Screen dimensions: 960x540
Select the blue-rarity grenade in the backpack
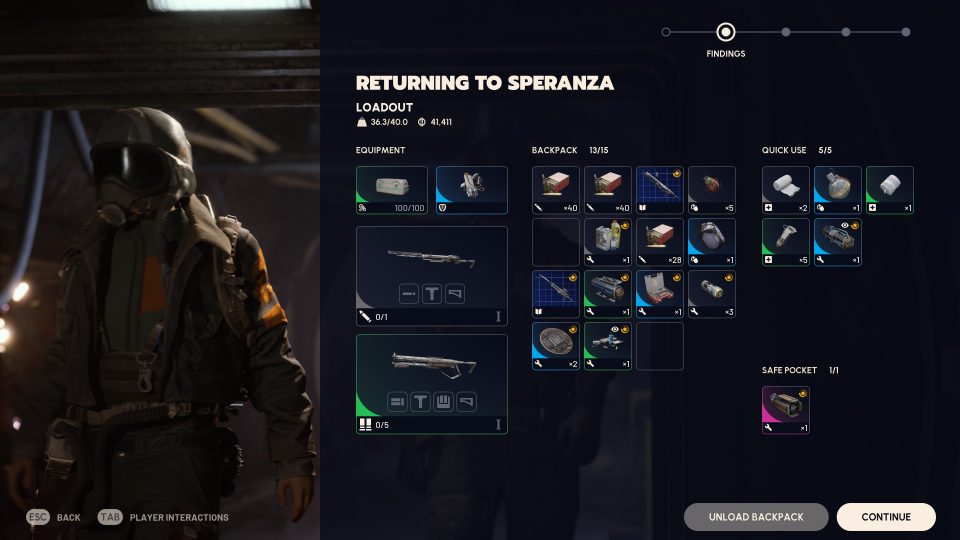click(711, 242)
